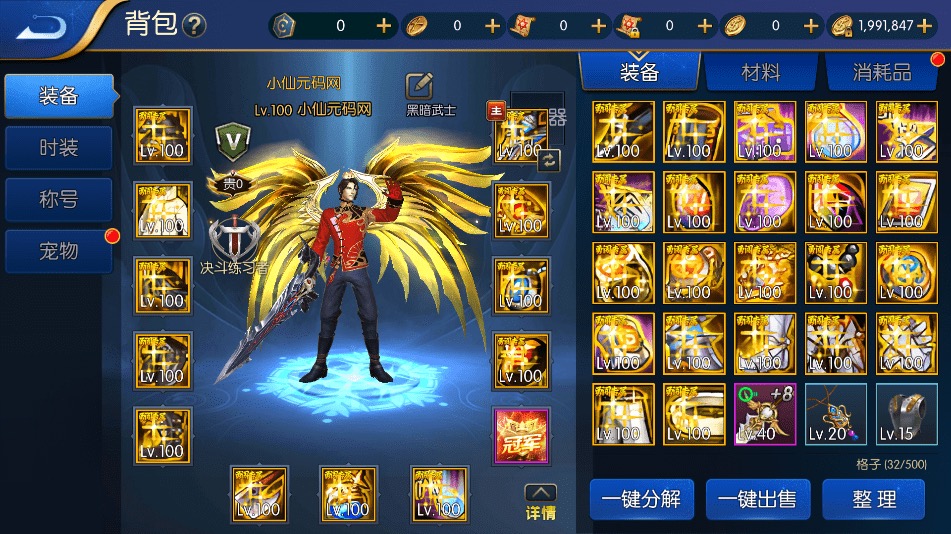
Task: Open the backpack help question mark
Action: click(194, 26)
